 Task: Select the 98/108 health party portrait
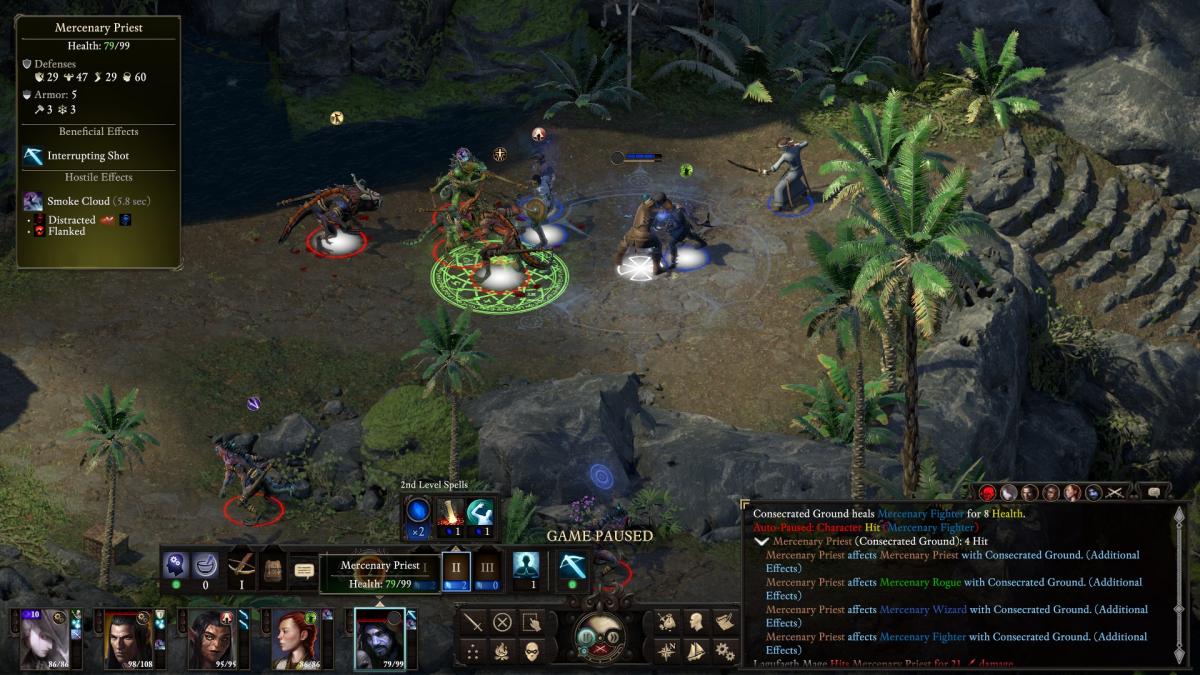pyautogui.click(x=130, y=638)
